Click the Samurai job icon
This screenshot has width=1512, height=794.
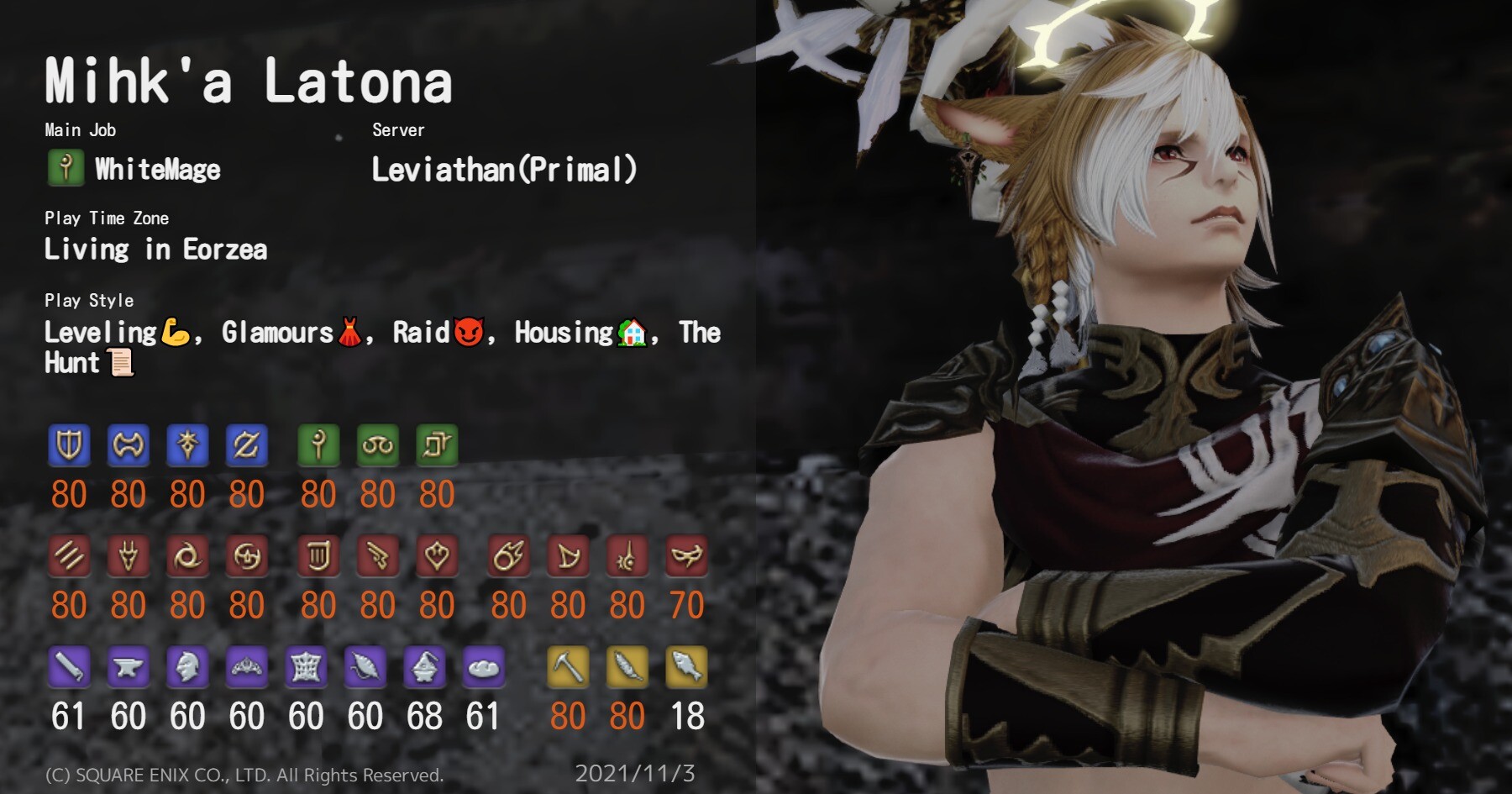pyautogui.click(x=246, y=556)
